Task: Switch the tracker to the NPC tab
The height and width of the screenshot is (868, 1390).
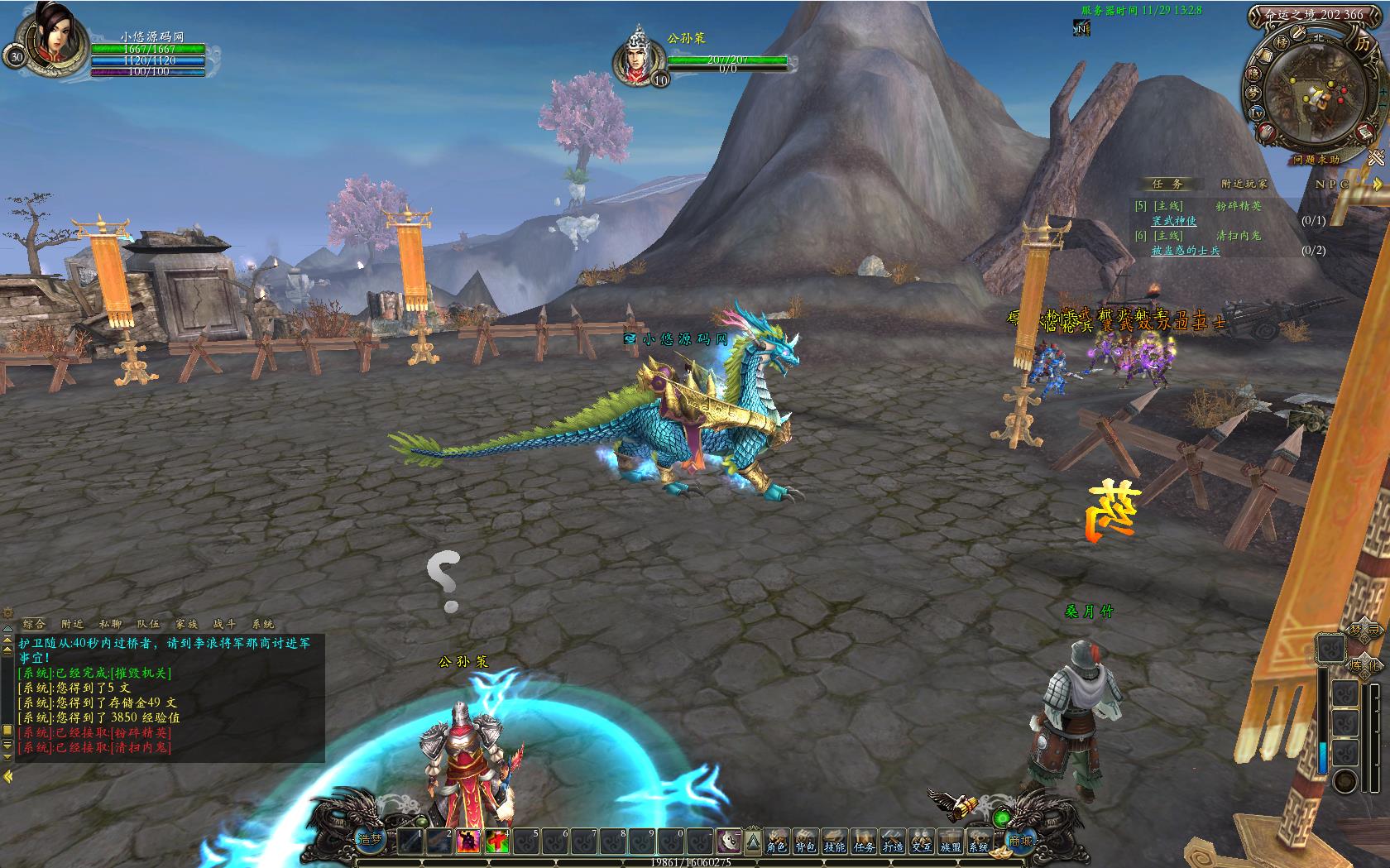Action: click(1332, 184)
